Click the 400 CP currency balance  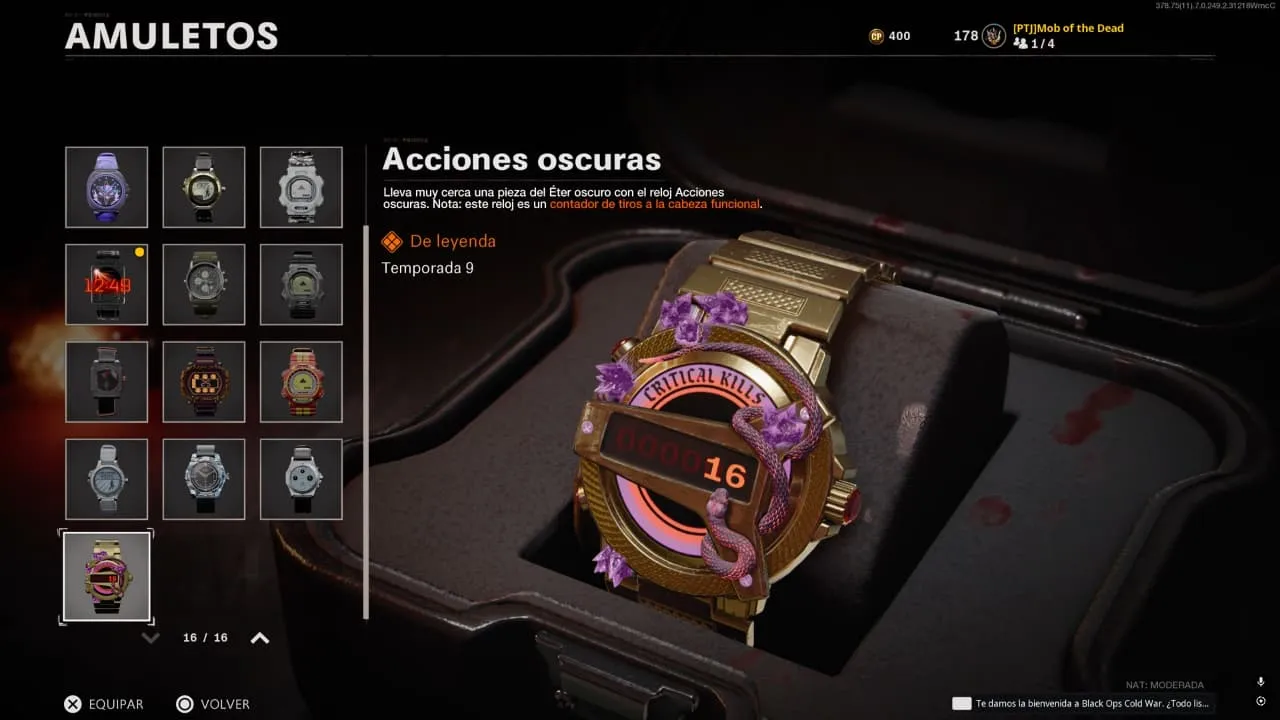coord(889,36)
